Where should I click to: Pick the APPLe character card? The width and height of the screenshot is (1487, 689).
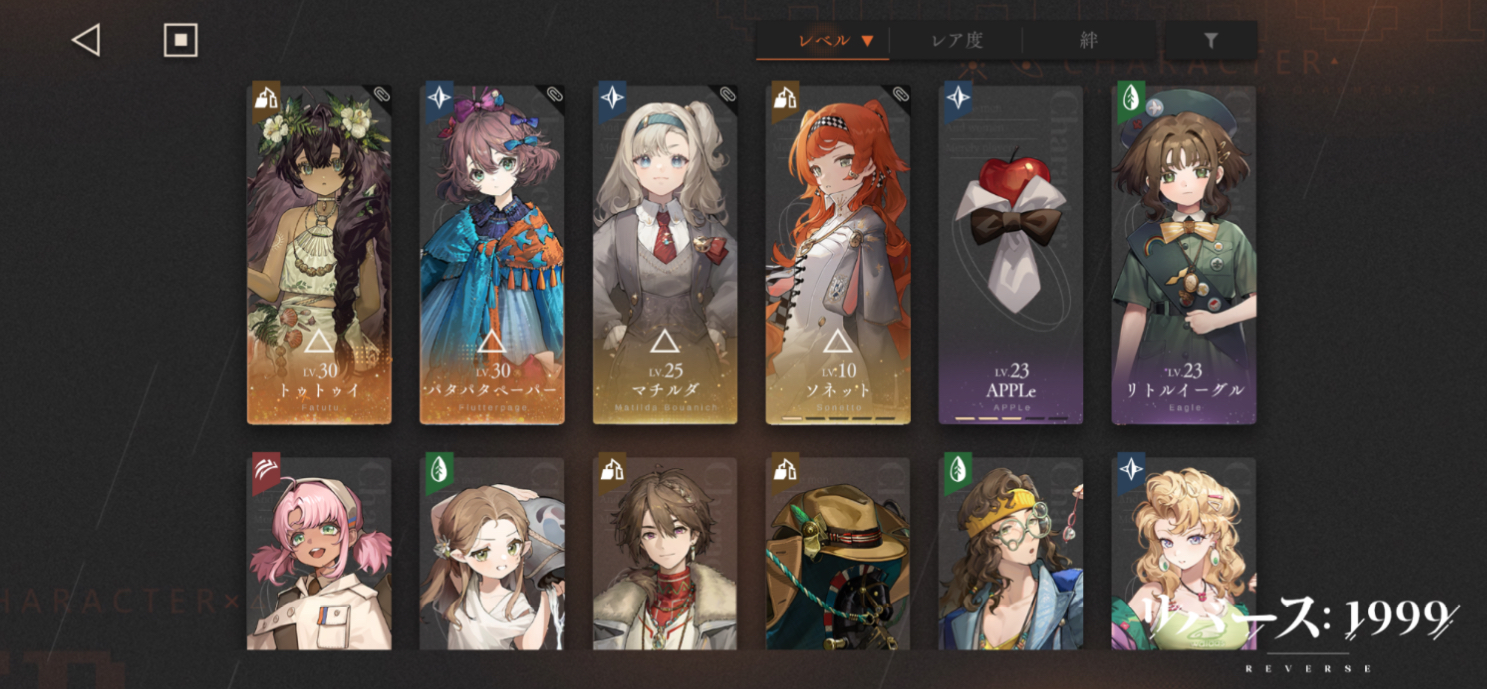point(1011,255)
